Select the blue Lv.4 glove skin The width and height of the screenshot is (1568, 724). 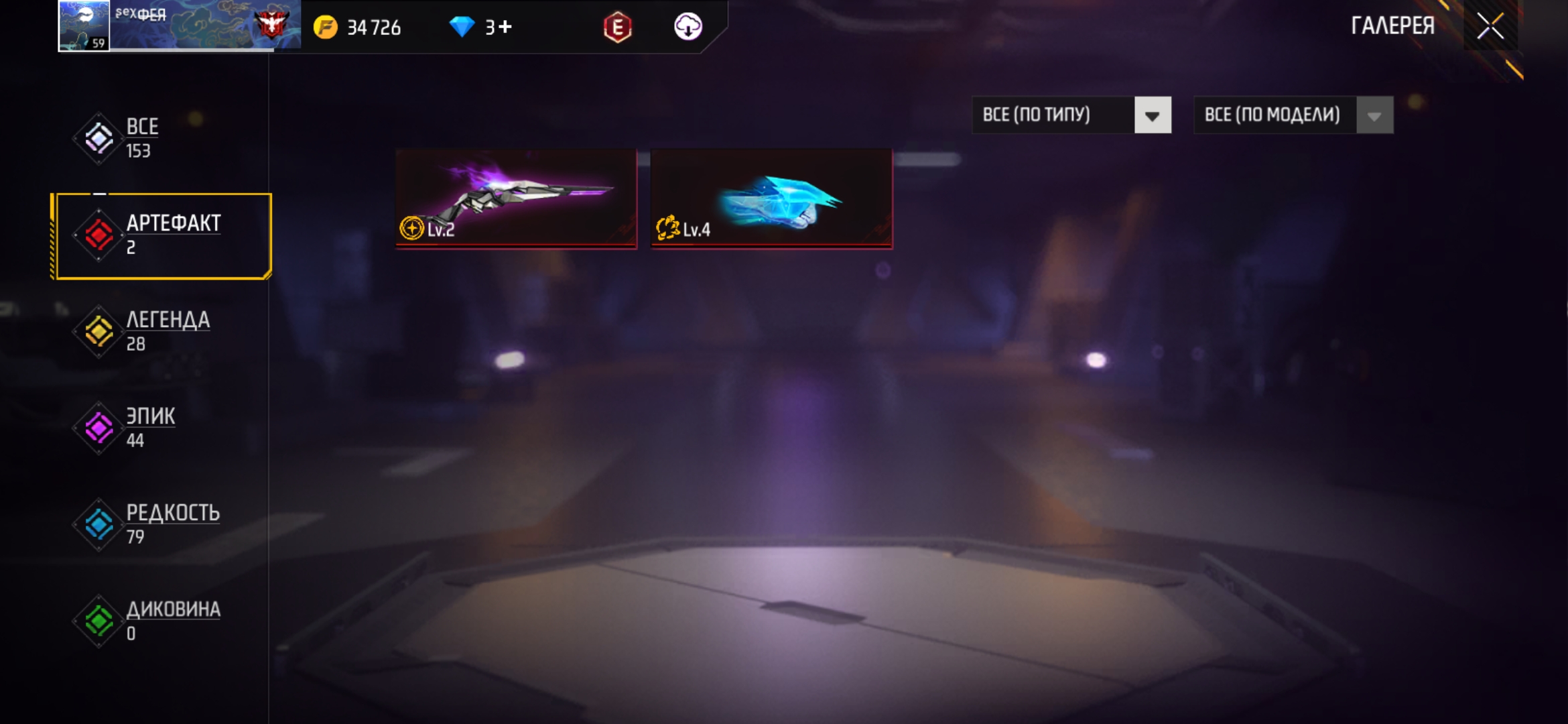(771, 198)
